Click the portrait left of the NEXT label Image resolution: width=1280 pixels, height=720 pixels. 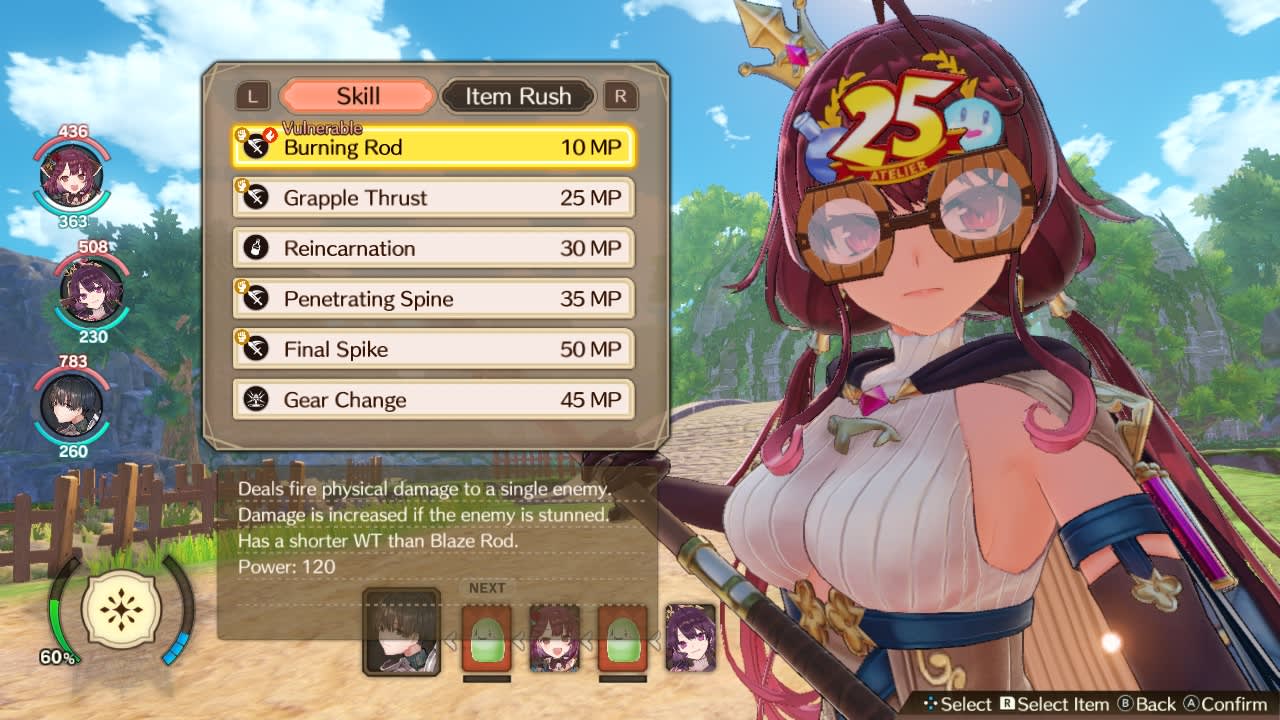coord(400,630)
